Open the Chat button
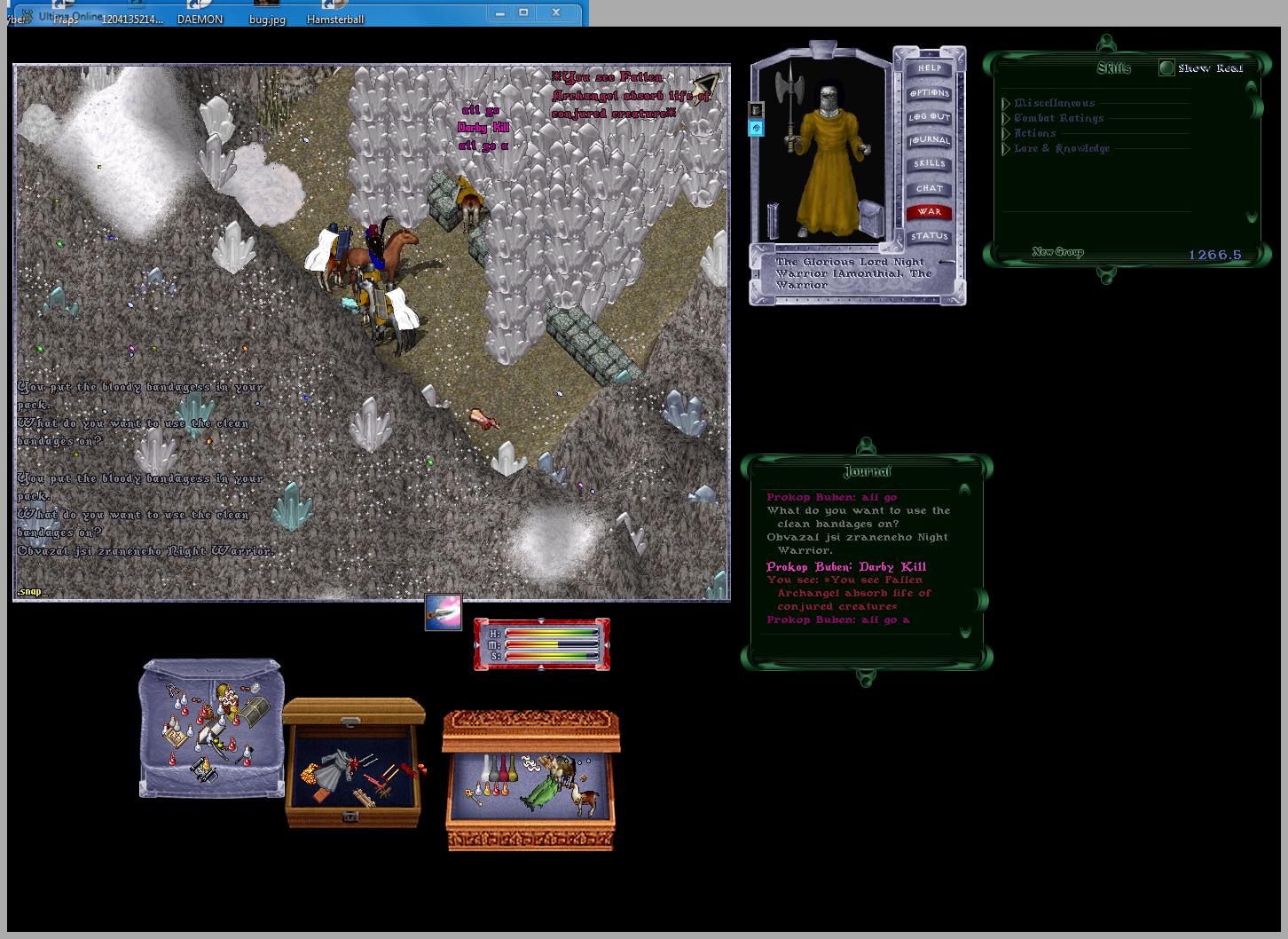Image resolution: width=1288 pixels, height=939 pixels. 929,188
